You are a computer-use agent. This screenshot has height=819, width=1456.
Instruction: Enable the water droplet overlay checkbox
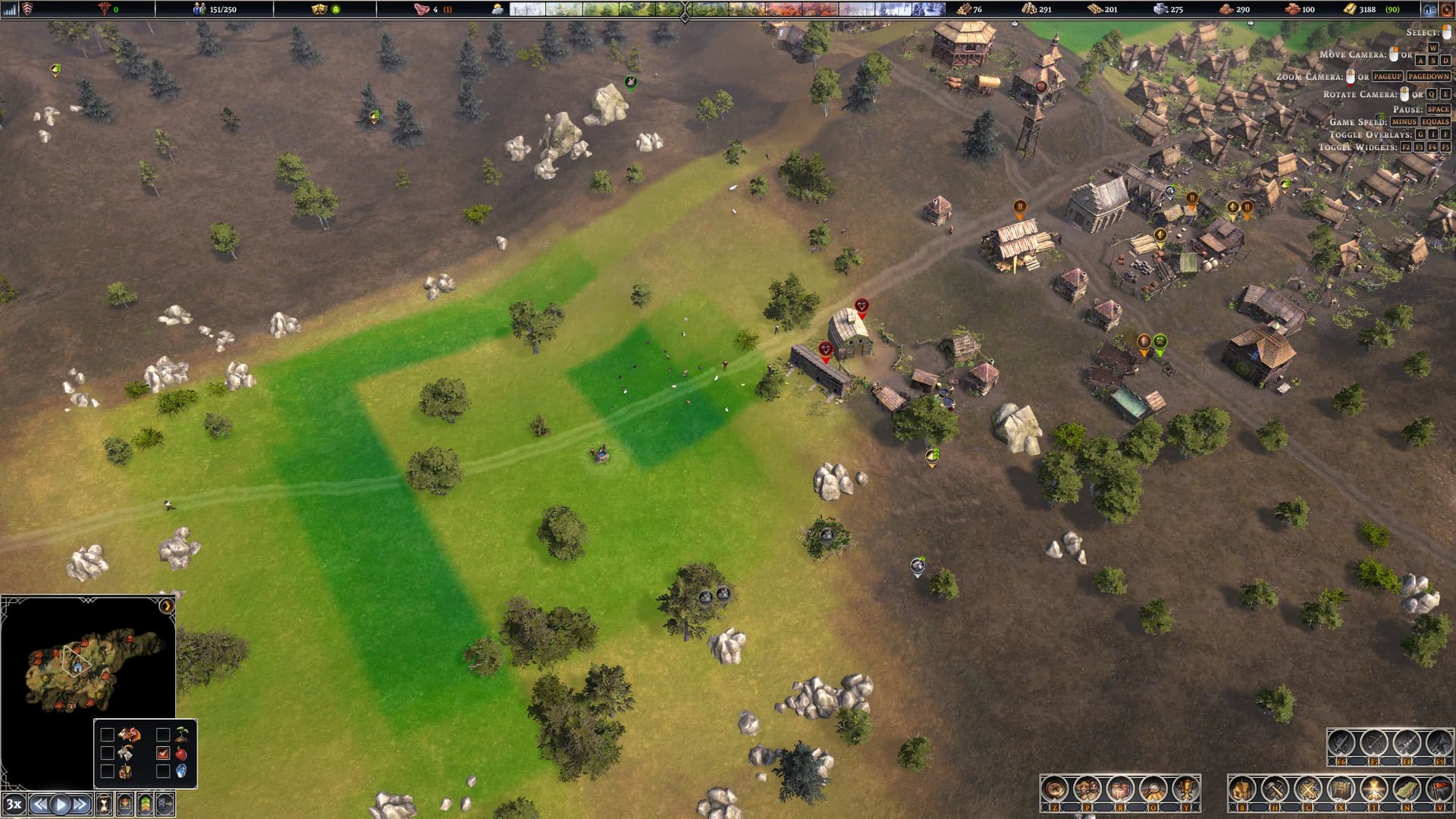[162, 771]
